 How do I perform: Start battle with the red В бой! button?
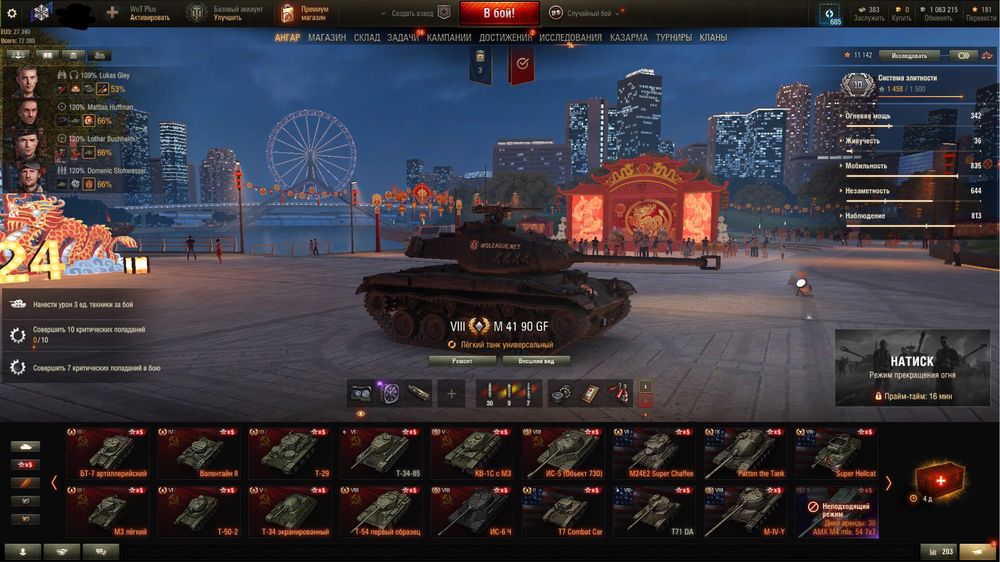click(x=500, y=13)
